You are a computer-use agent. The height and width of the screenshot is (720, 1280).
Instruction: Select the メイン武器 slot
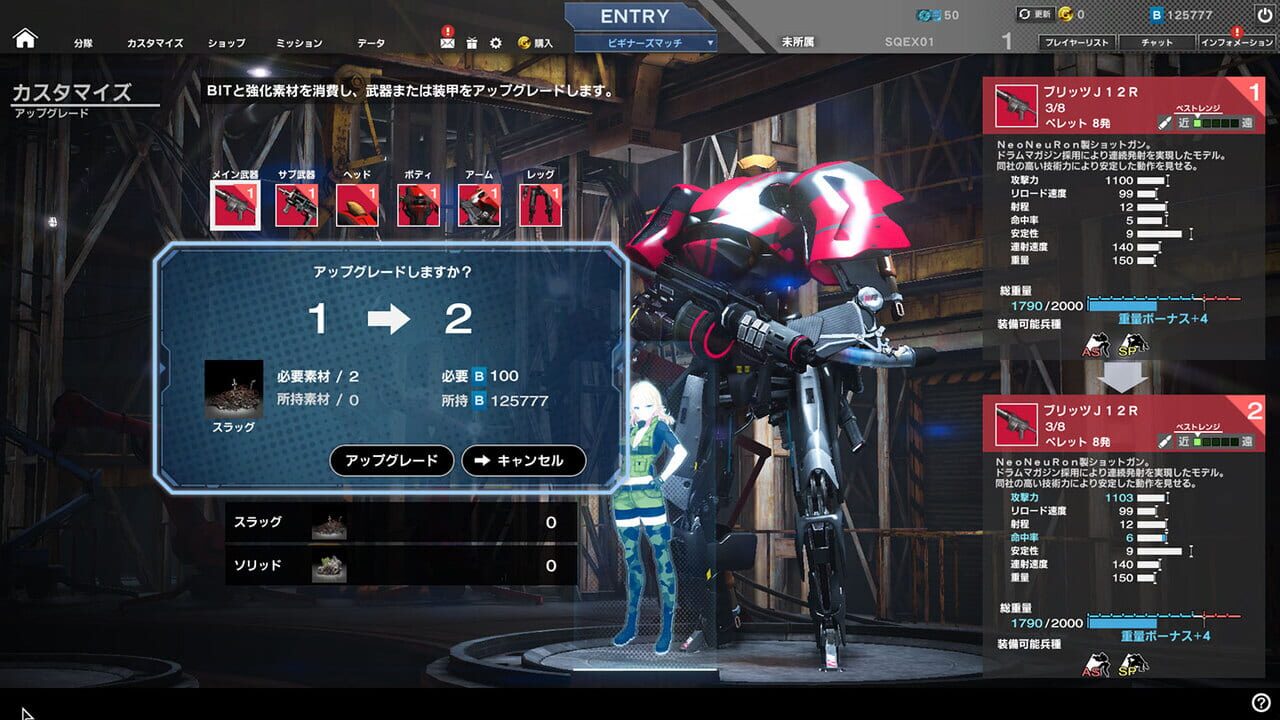click(x=236, y=205)
